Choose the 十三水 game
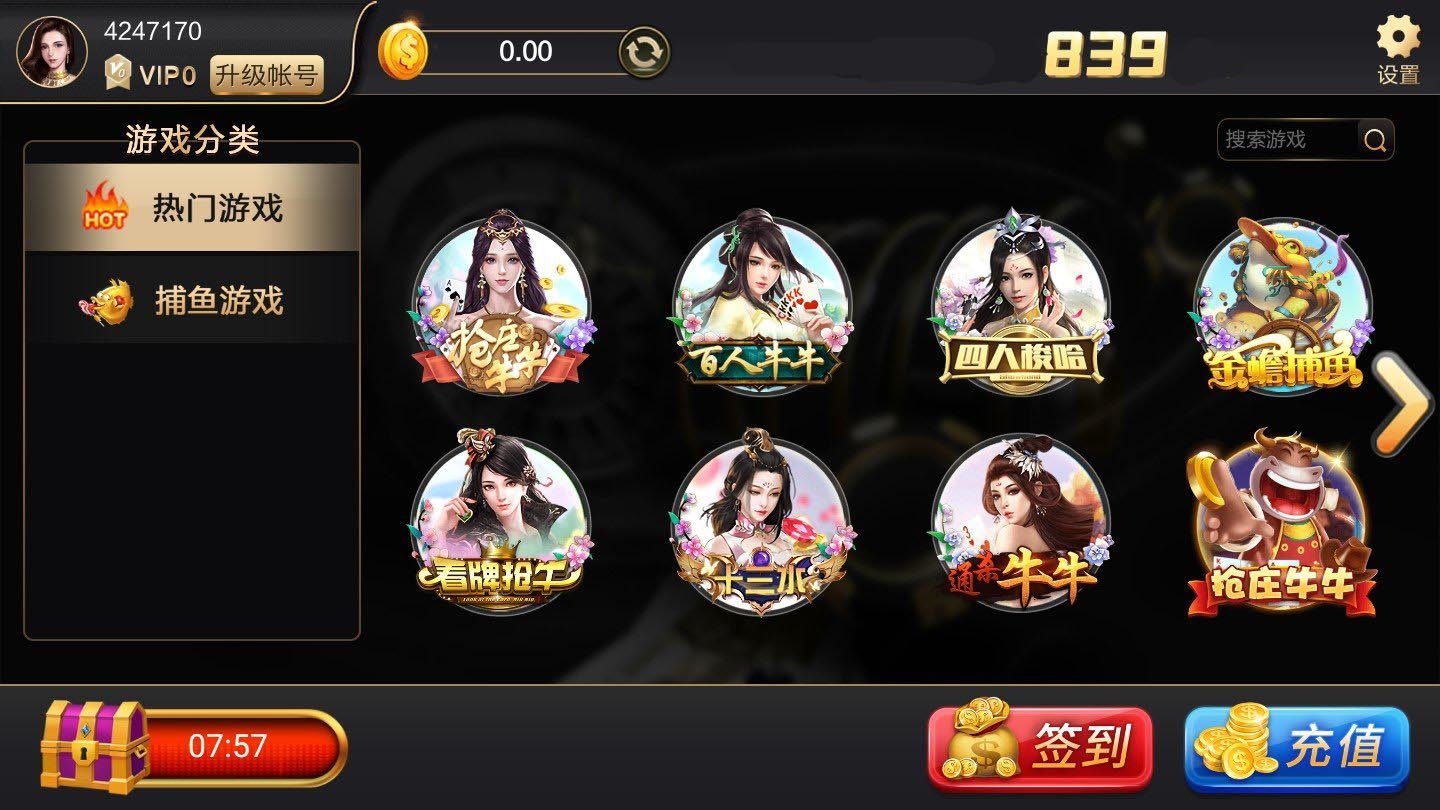This screenshot has height=810, width=1440. click(x=760, y=522)
